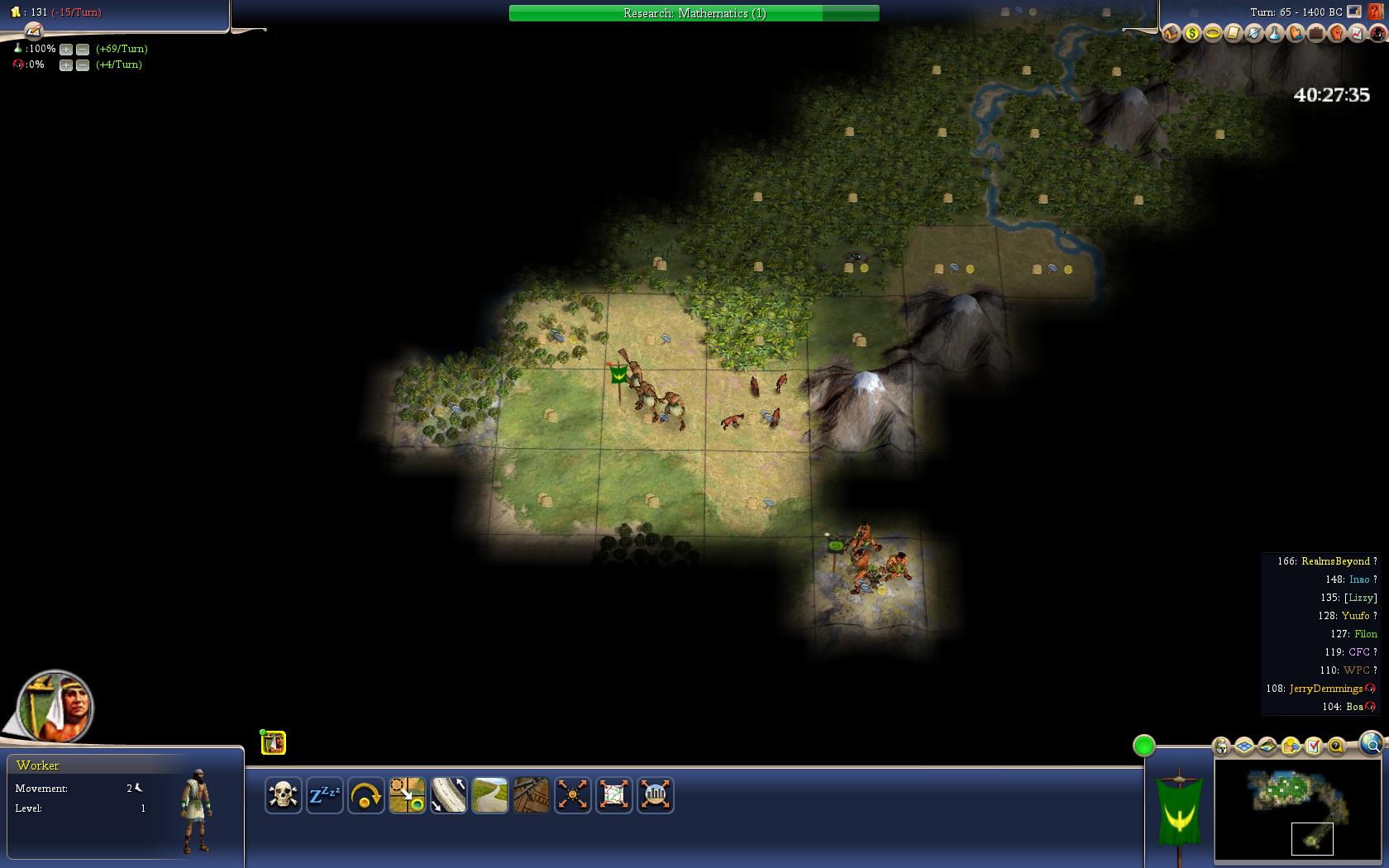Select the Route To road command
The image size is (1389, 868).
tap(448, 795)
